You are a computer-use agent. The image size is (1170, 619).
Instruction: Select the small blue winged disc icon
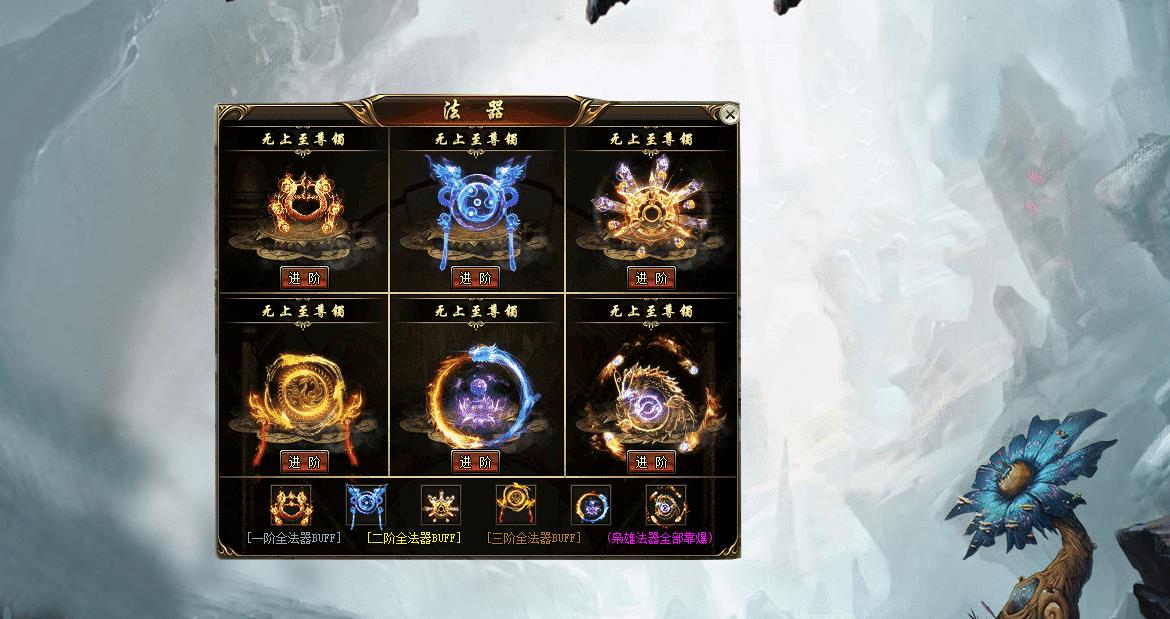(x=365, y=505)
